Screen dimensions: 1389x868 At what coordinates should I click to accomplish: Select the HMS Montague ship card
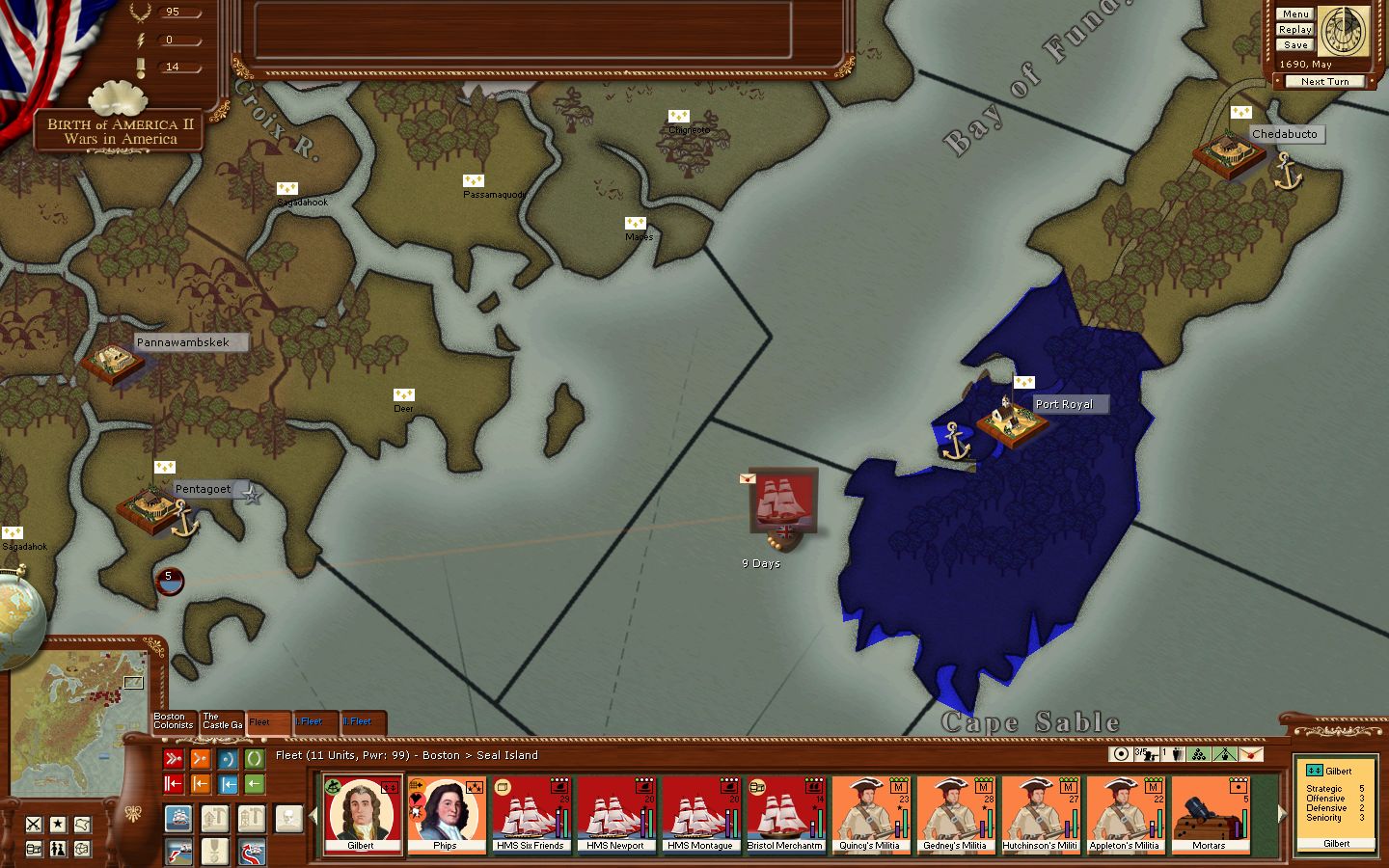[699, 815]
